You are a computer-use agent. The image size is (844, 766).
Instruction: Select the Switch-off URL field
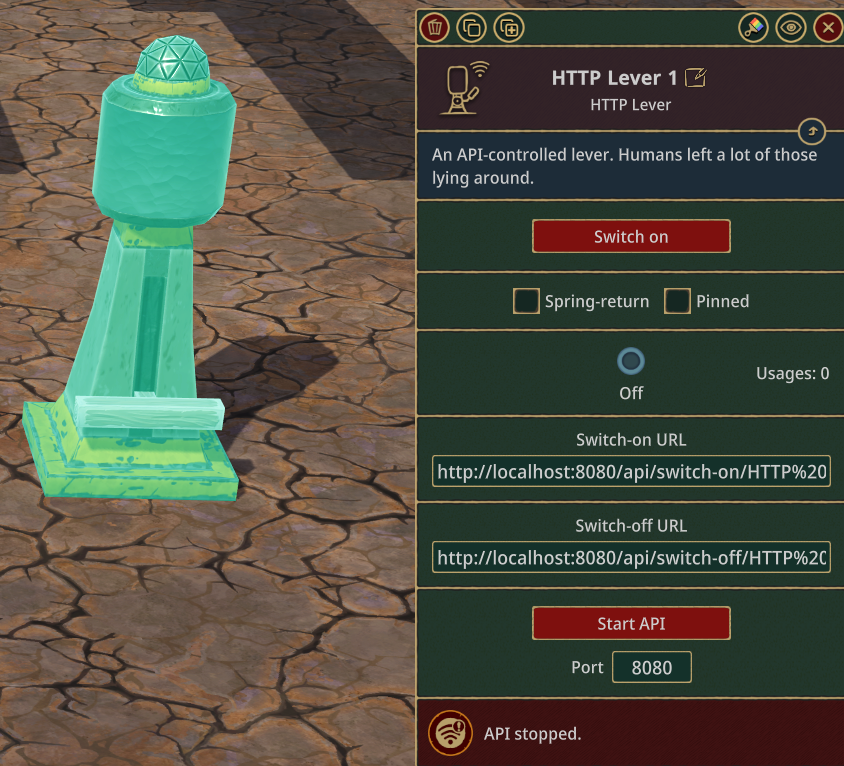[631, 558]
